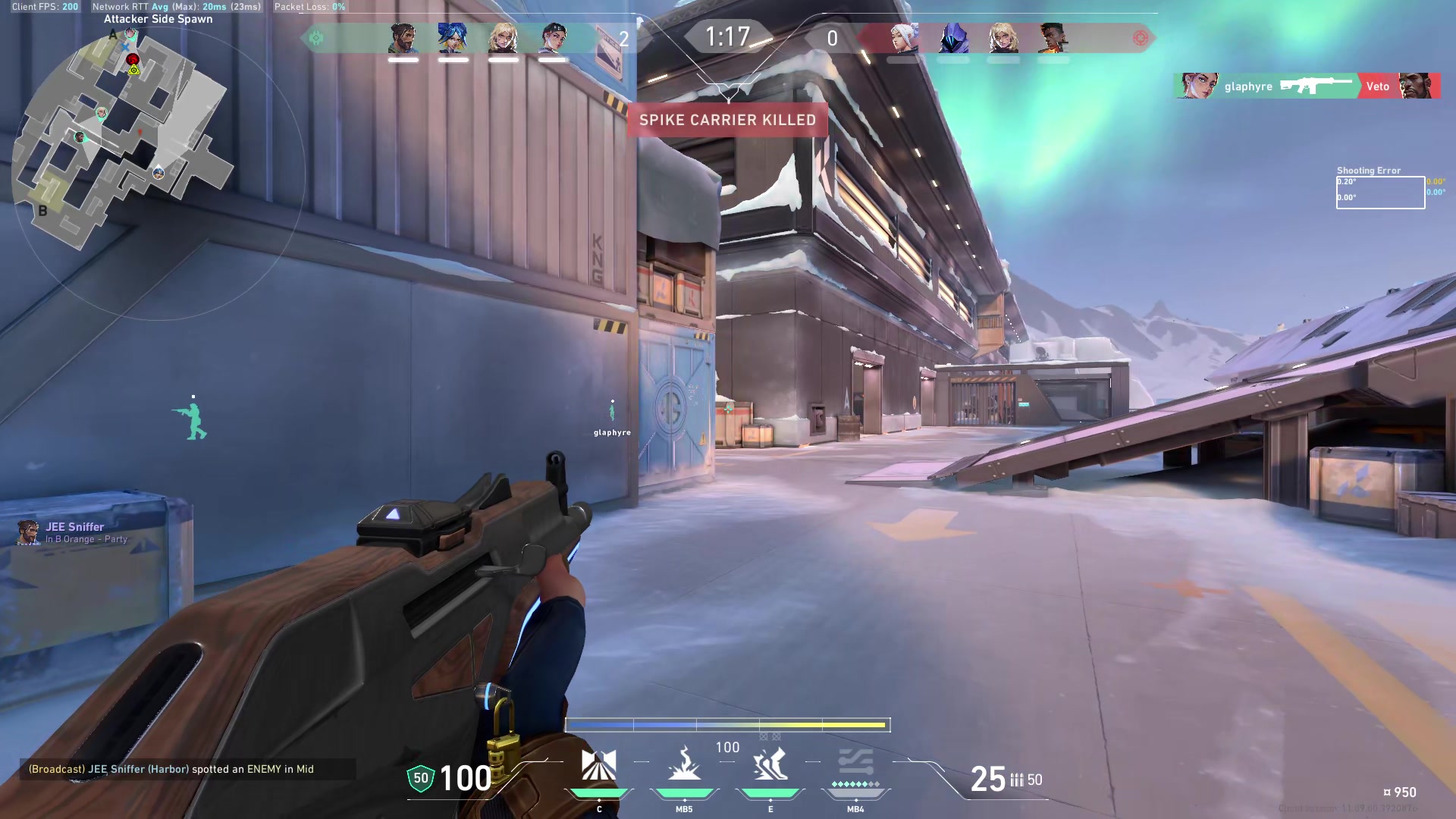Select the hooded Omen enemy portrait
The width and height of the screenshot is (1456, 819).
[953, 38]
